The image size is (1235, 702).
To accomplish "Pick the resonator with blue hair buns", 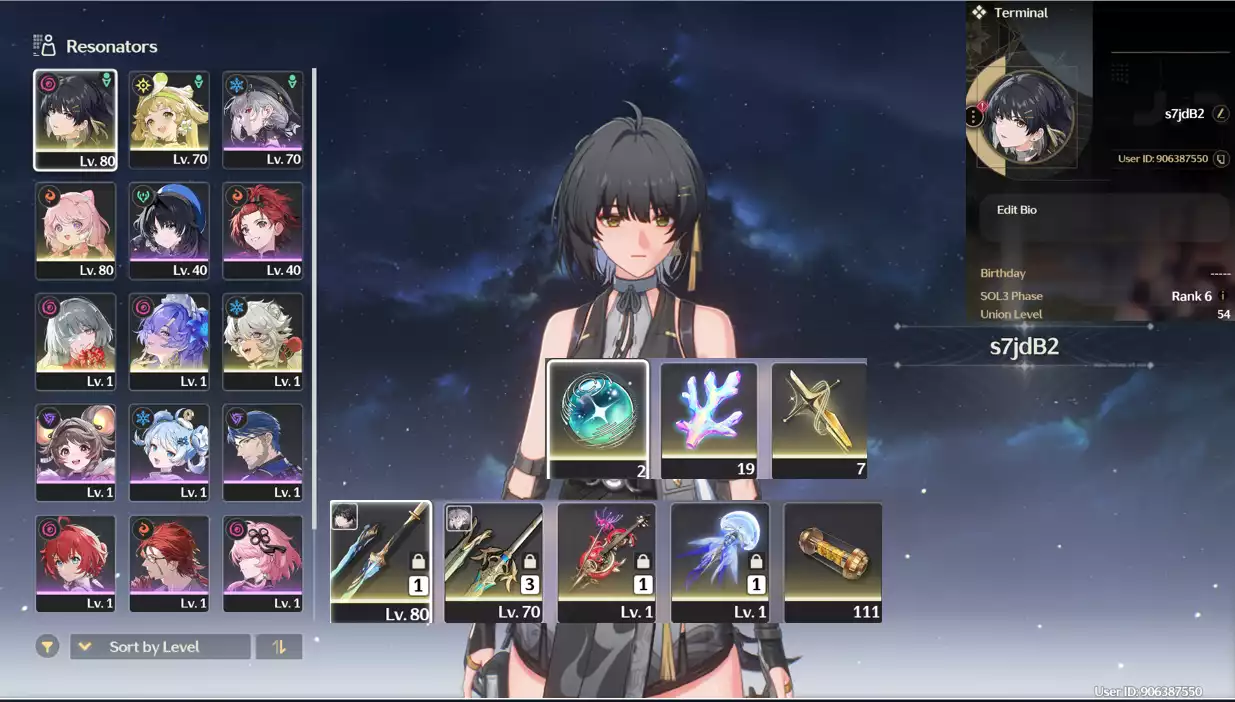I will click(169, 452).
